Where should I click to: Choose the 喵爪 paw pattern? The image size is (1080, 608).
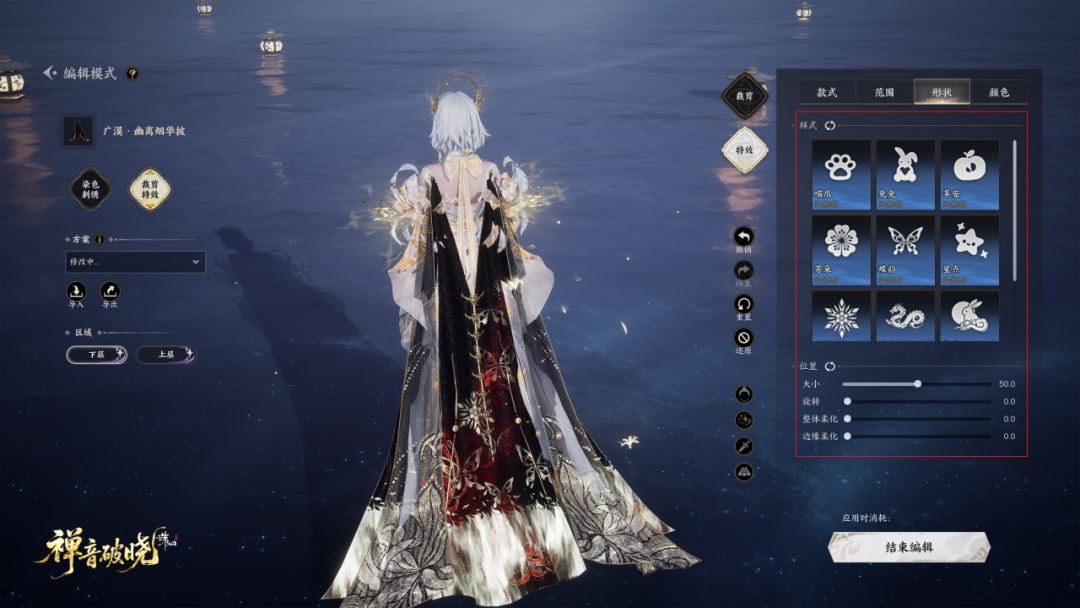(841, 174)
